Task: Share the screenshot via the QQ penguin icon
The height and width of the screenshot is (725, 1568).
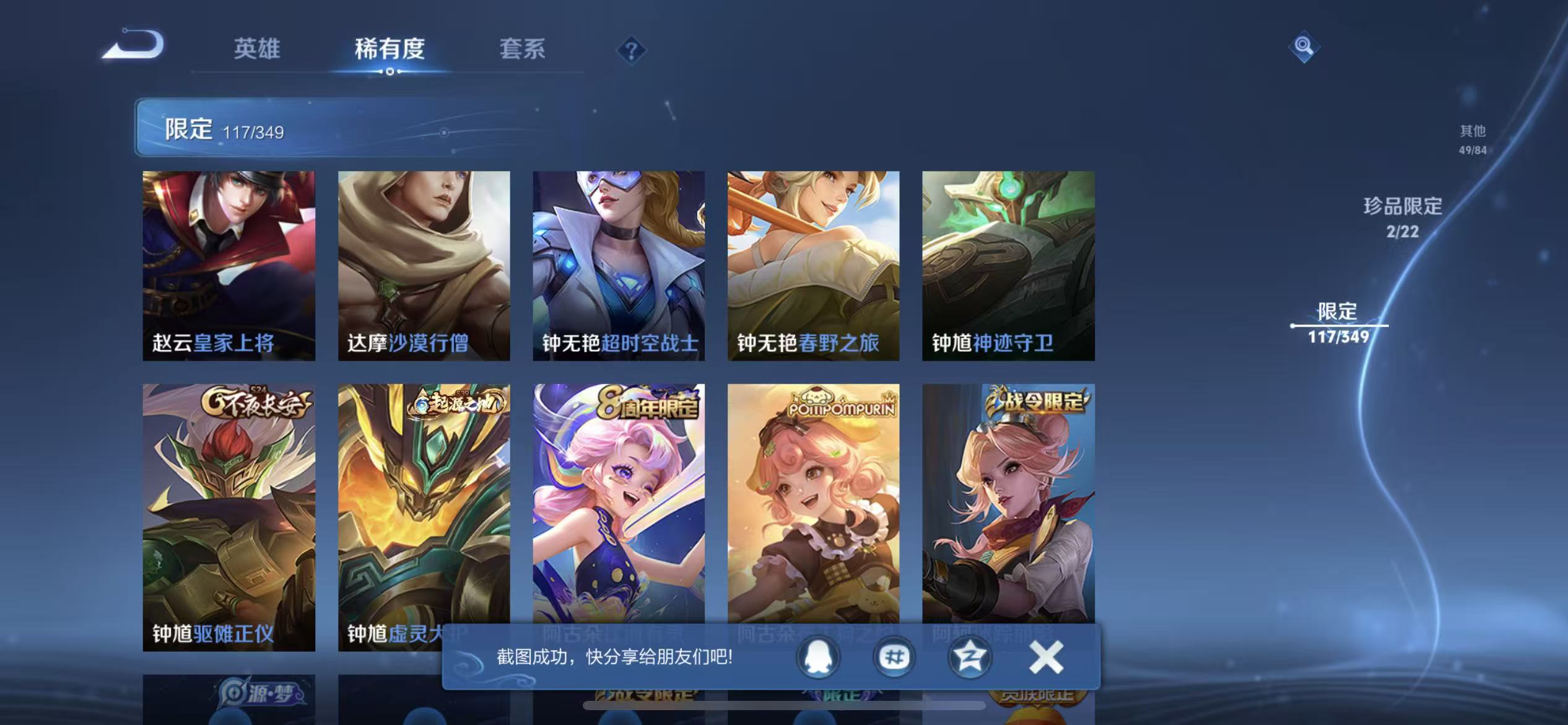Action: (x=817, y=657)
